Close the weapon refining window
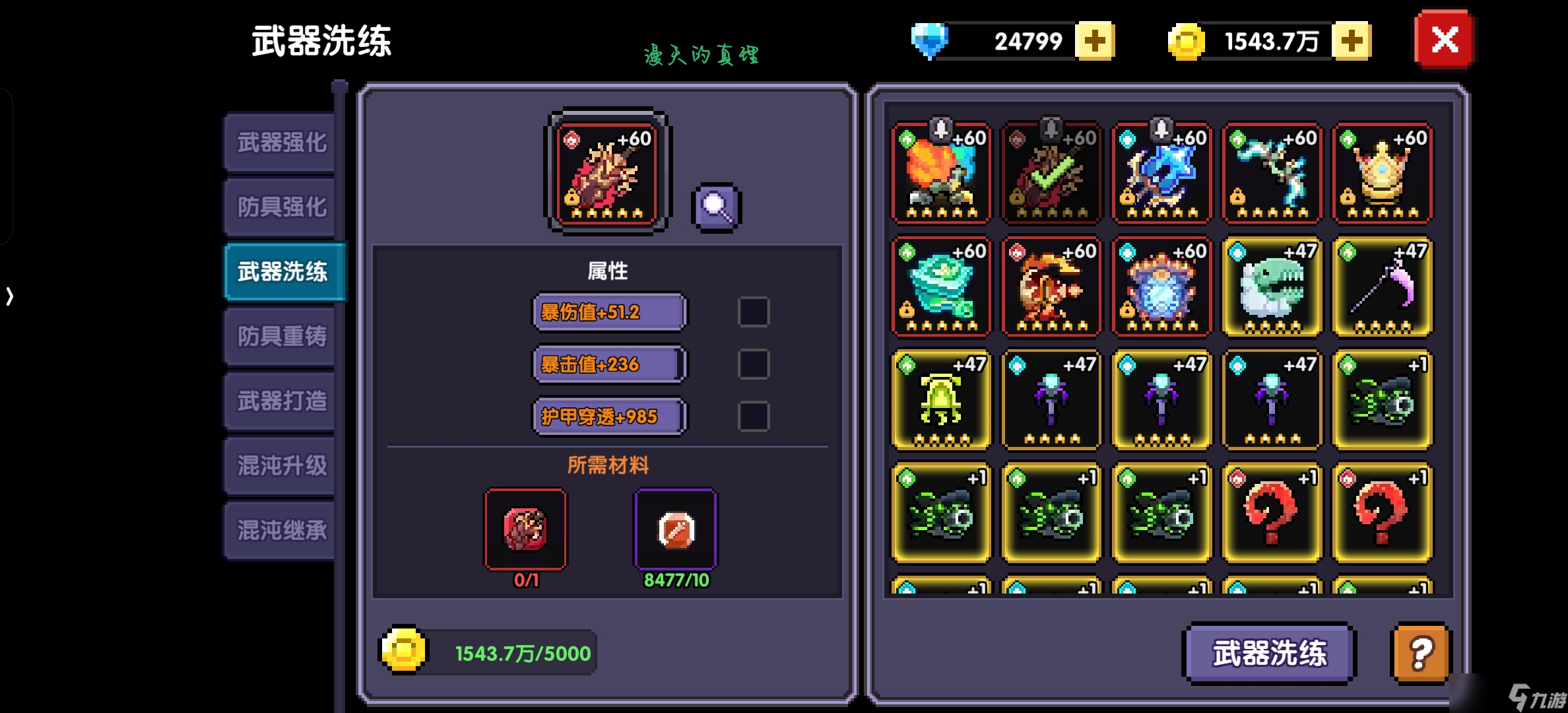The image size is (1568, 713). click(1444, 40)
